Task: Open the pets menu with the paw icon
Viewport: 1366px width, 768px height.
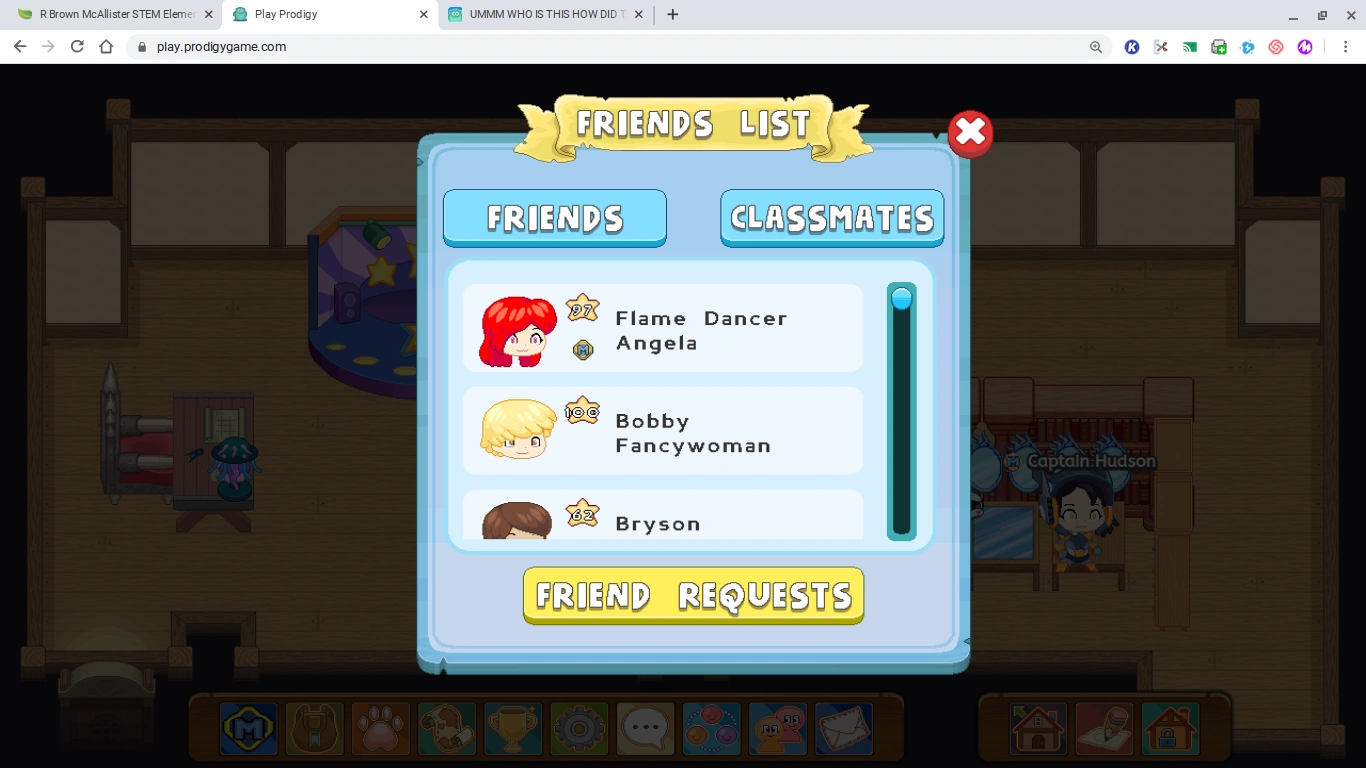Action: pyautogui.click(x=381, y=729)
